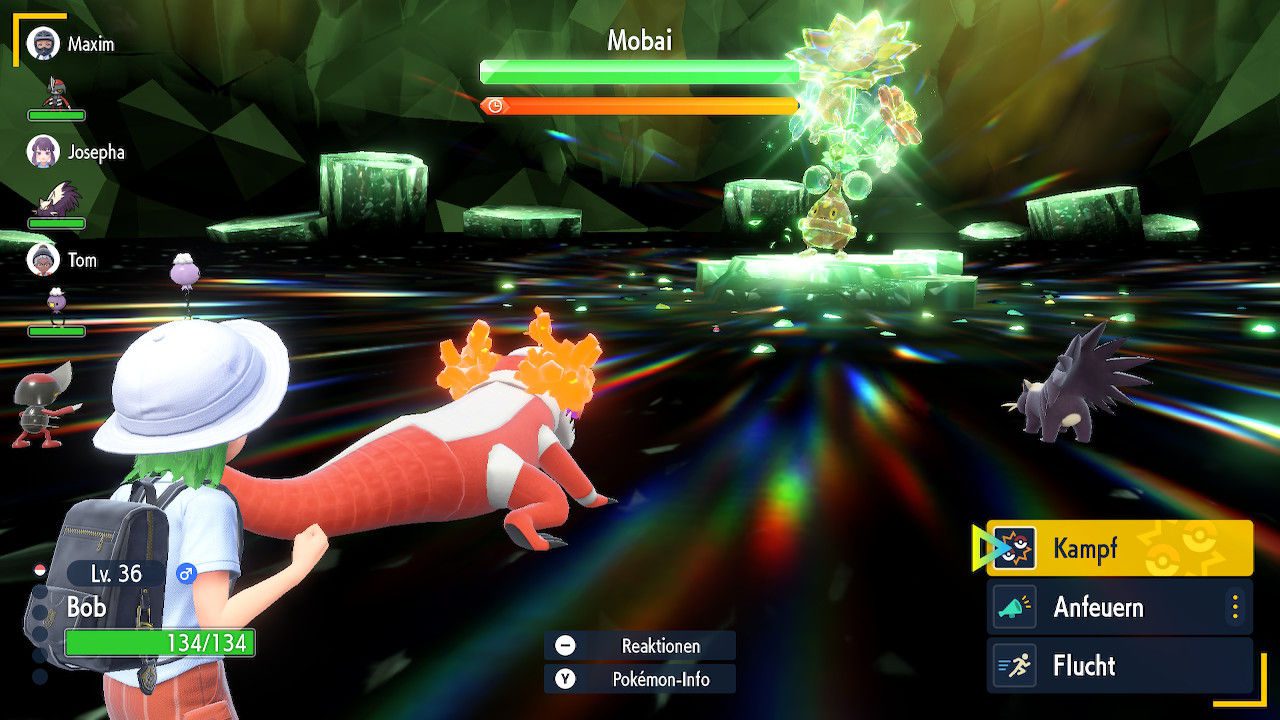The image size is (1280, 720).
Task: Select ally Maxim in raid list
Action: coord(72,45)
